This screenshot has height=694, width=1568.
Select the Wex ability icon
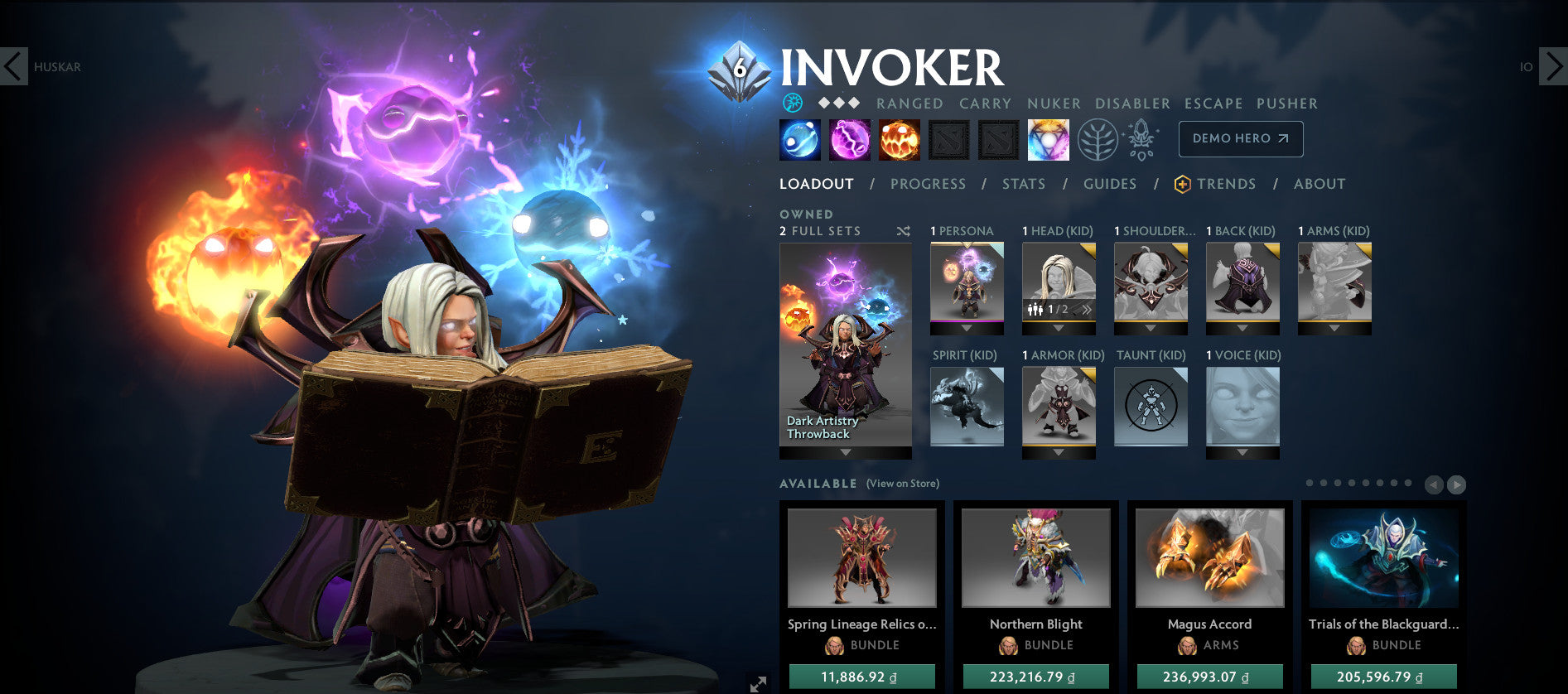(849, 138)
